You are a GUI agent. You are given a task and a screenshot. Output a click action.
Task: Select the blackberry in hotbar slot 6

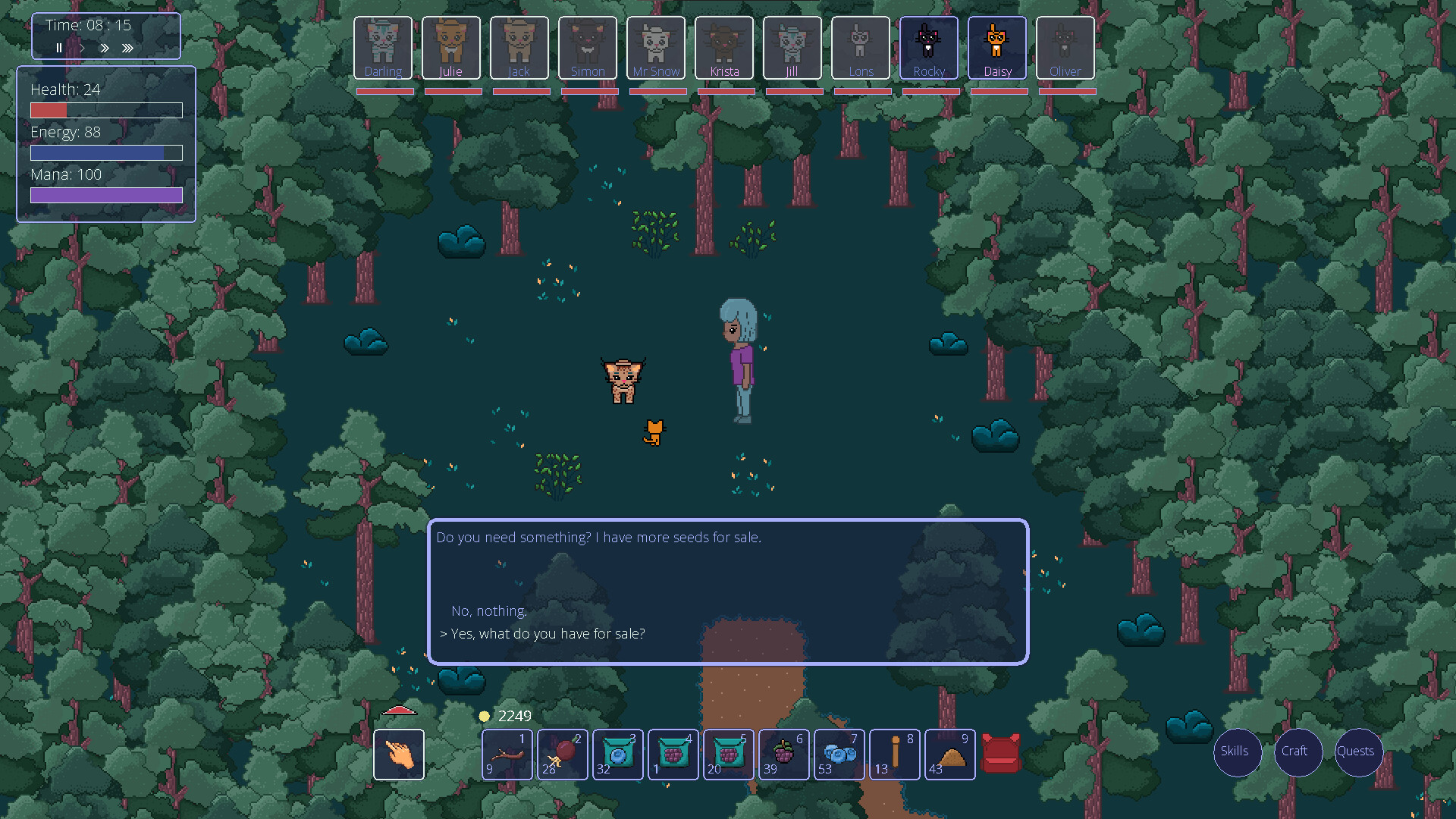[x=783, y=755]
